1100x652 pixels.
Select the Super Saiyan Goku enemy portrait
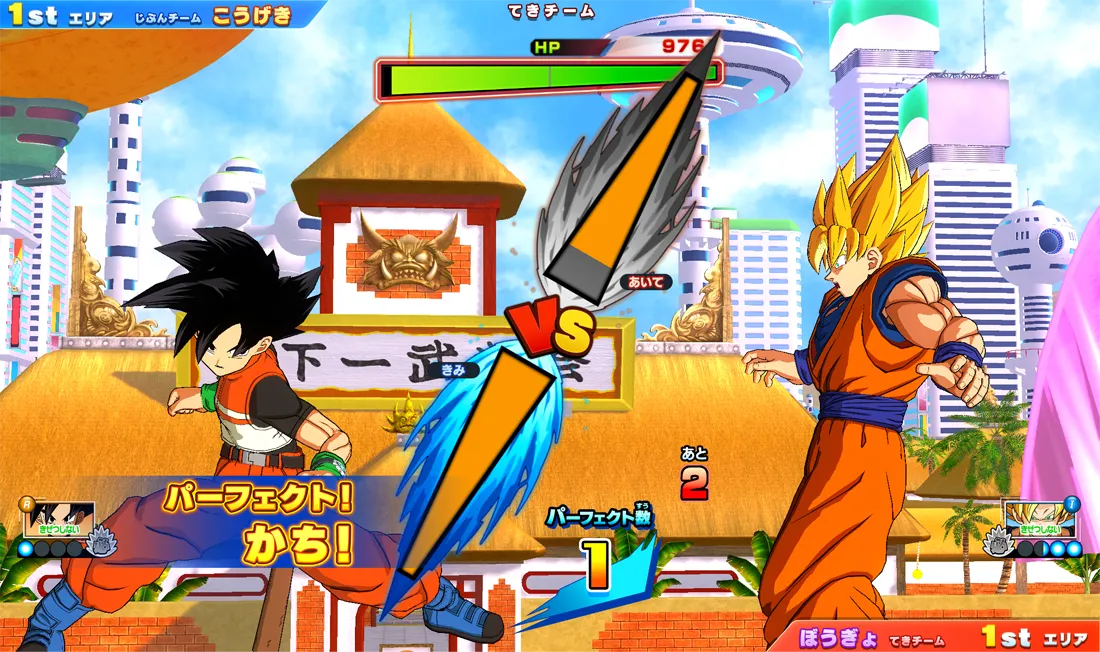point(1040,520)
